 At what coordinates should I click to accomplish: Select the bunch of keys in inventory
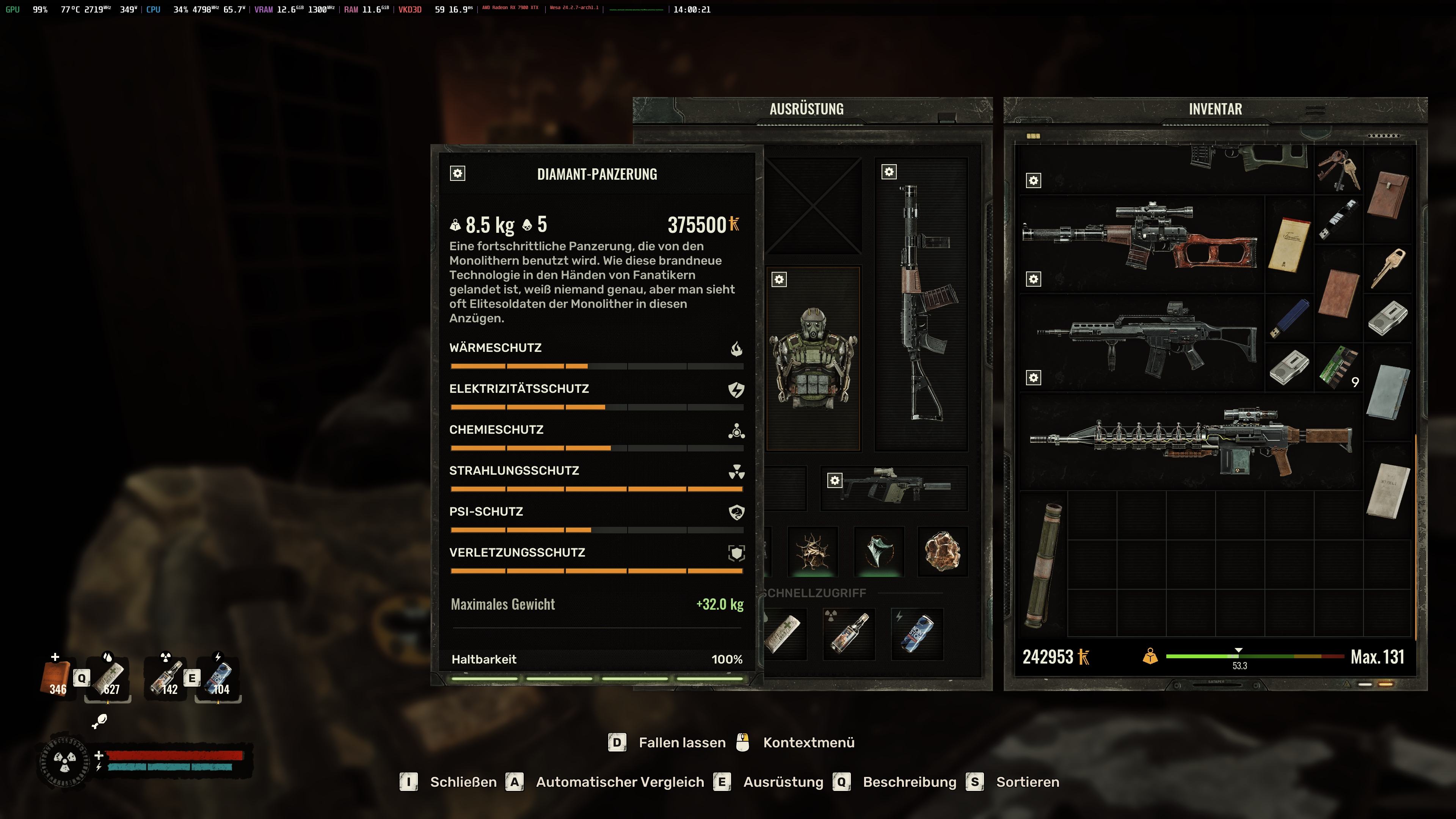tap(1338, 169)
